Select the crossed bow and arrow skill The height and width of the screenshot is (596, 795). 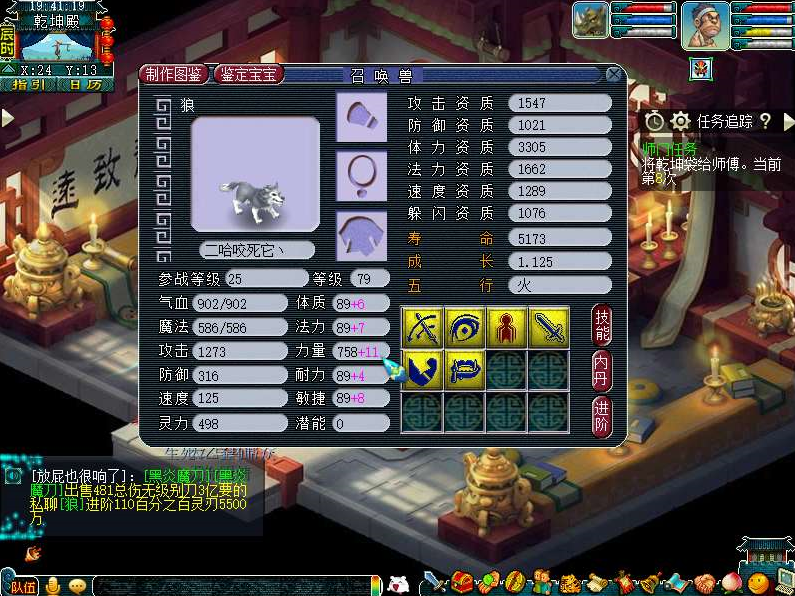421,328
